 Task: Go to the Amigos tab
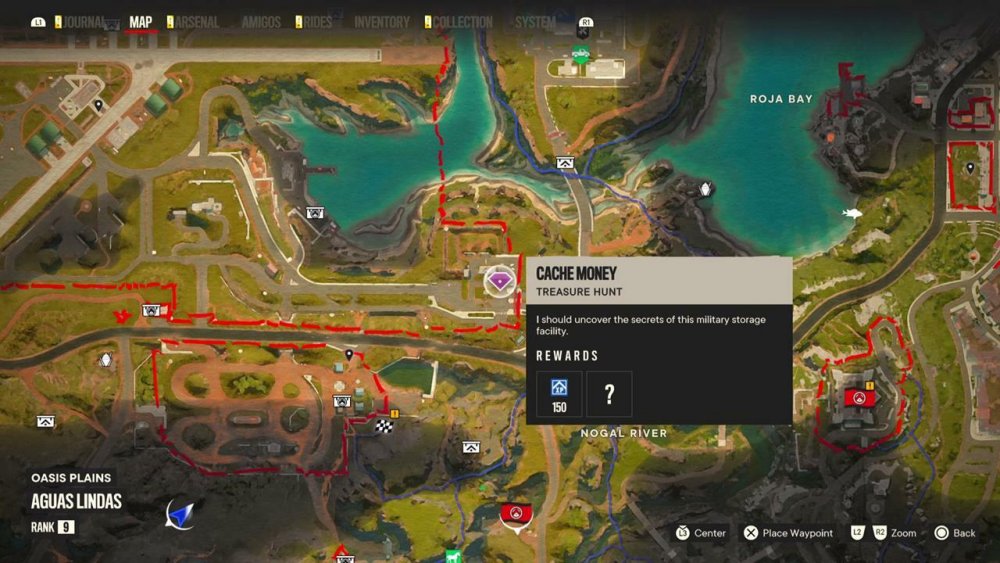(261, 22)
